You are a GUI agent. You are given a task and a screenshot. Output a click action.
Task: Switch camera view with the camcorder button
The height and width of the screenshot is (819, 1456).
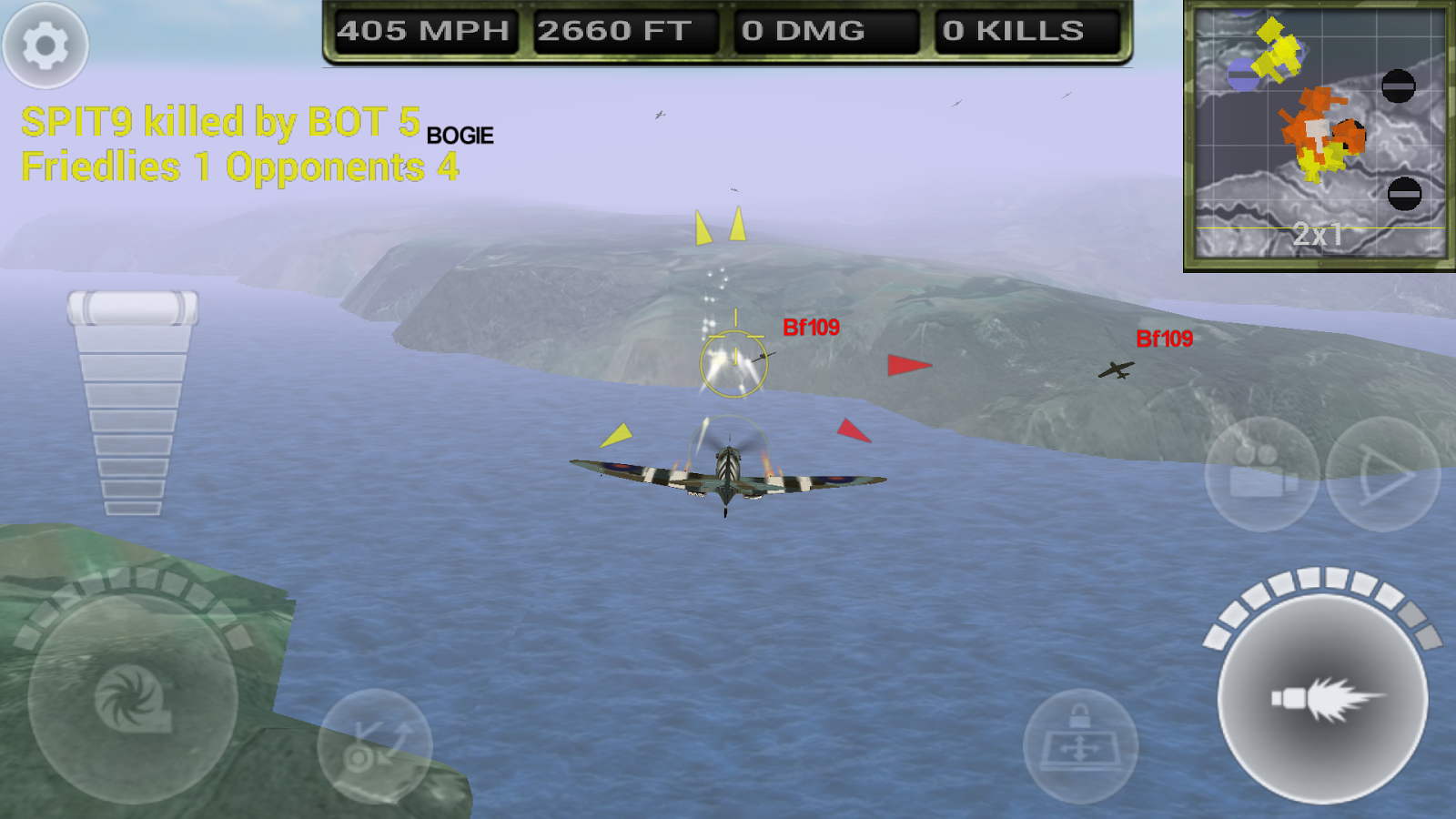point(1262,474)
